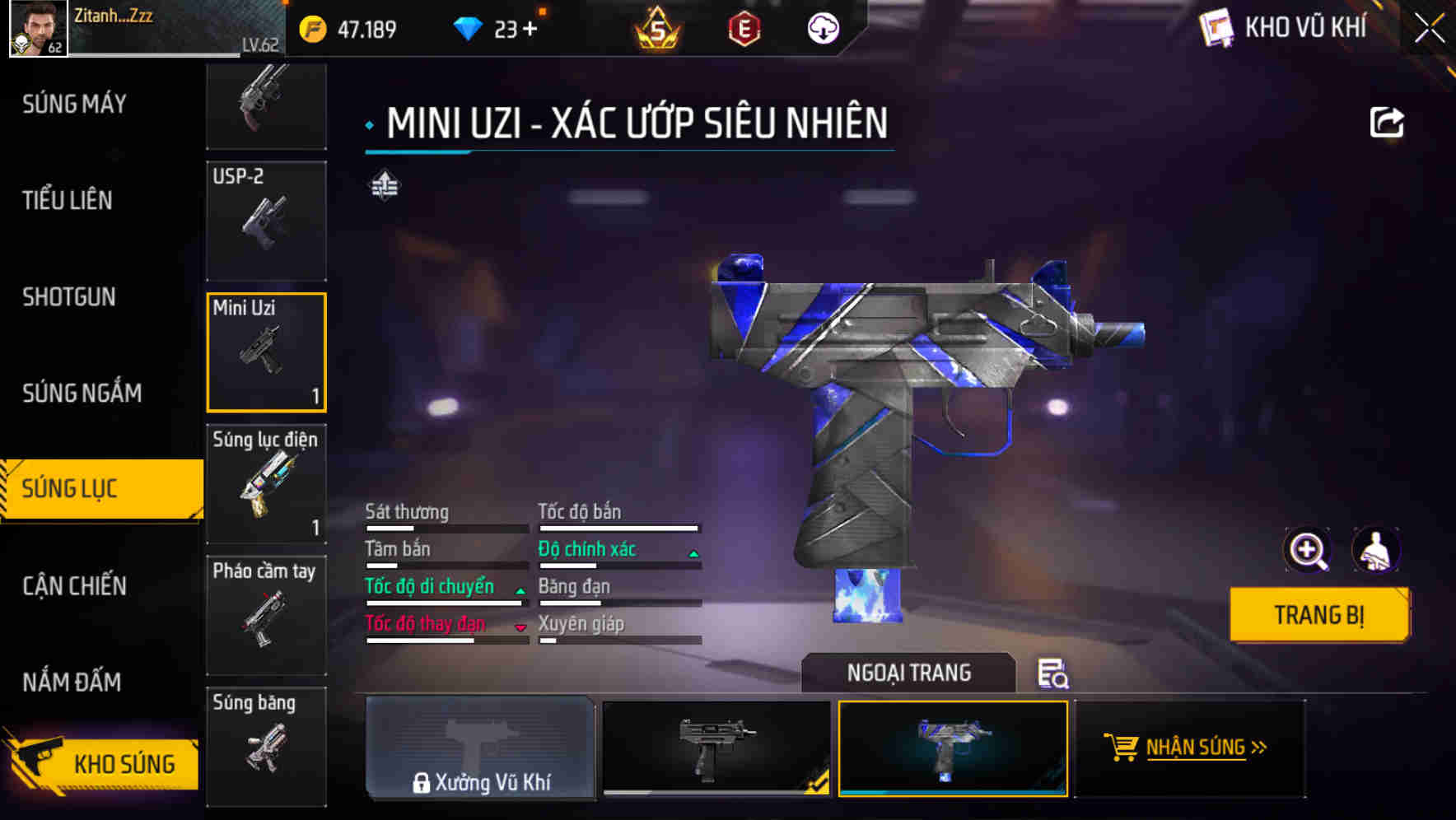Select the Súng lục điện thumbnail
The width and height of the screenshot is (1456, 820).
pos(265,485)
